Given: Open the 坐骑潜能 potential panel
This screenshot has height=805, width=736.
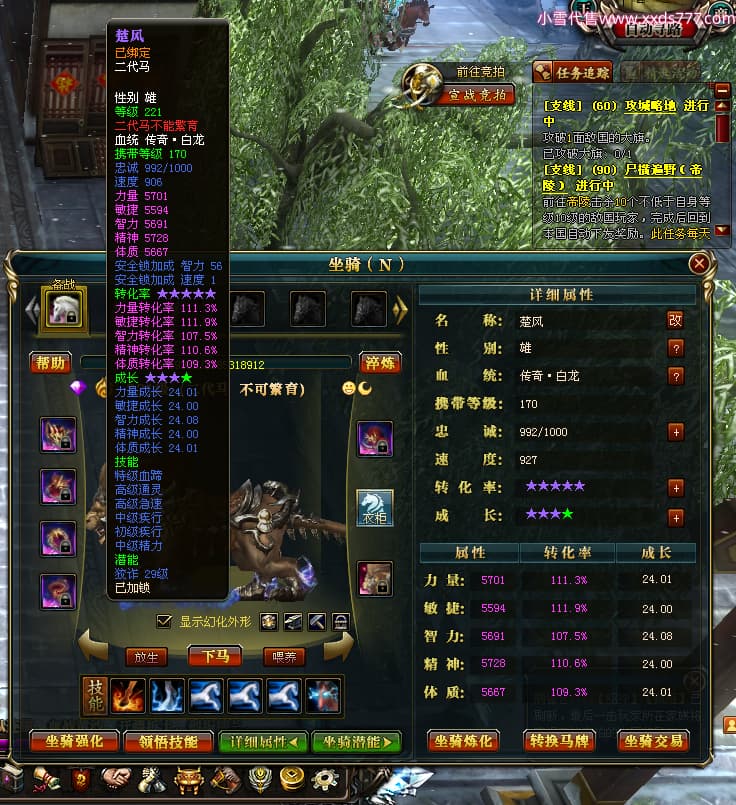Looking at the screenshot, I should (357, 741).
